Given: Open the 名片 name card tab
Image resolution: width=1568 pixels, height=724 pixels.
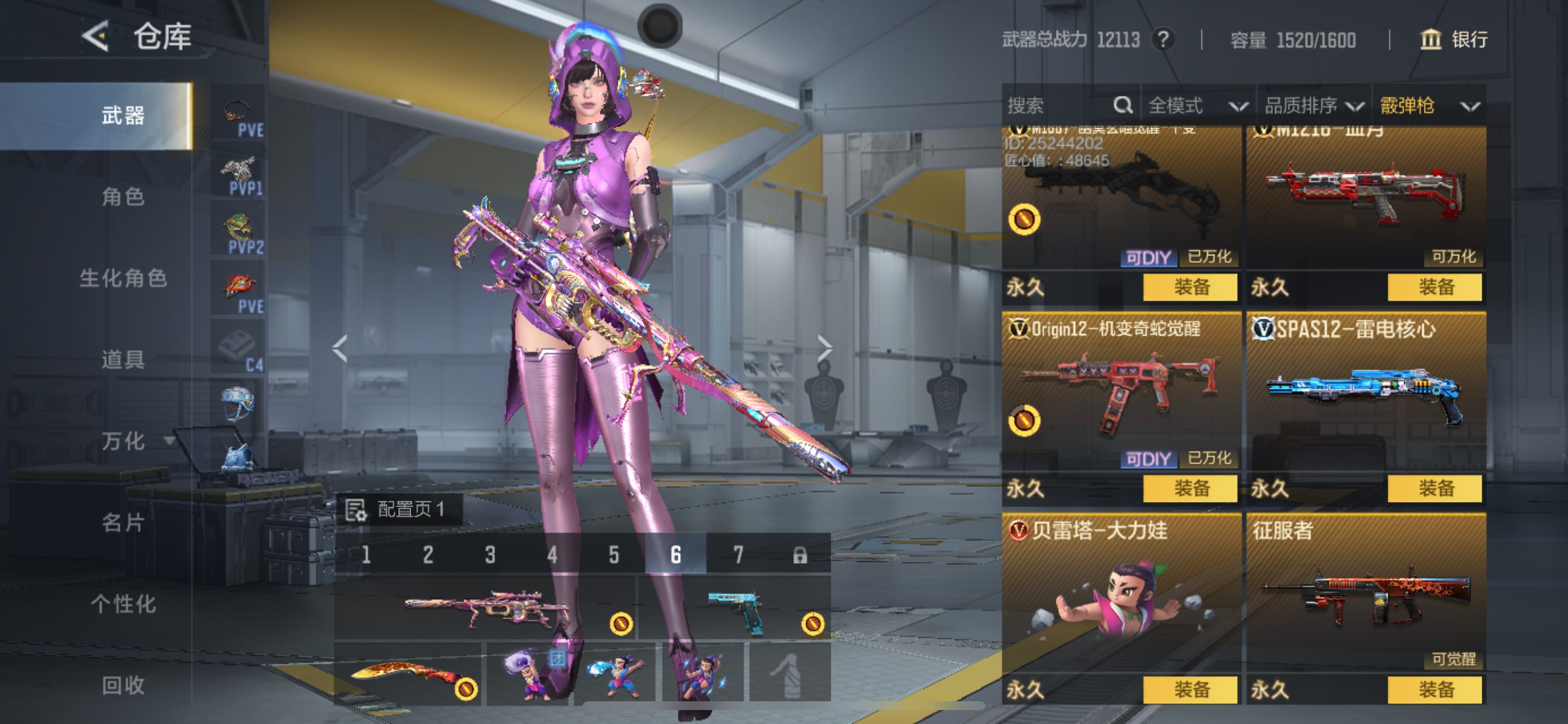Looking at the screenshot, I should click(x=123, y=522).
